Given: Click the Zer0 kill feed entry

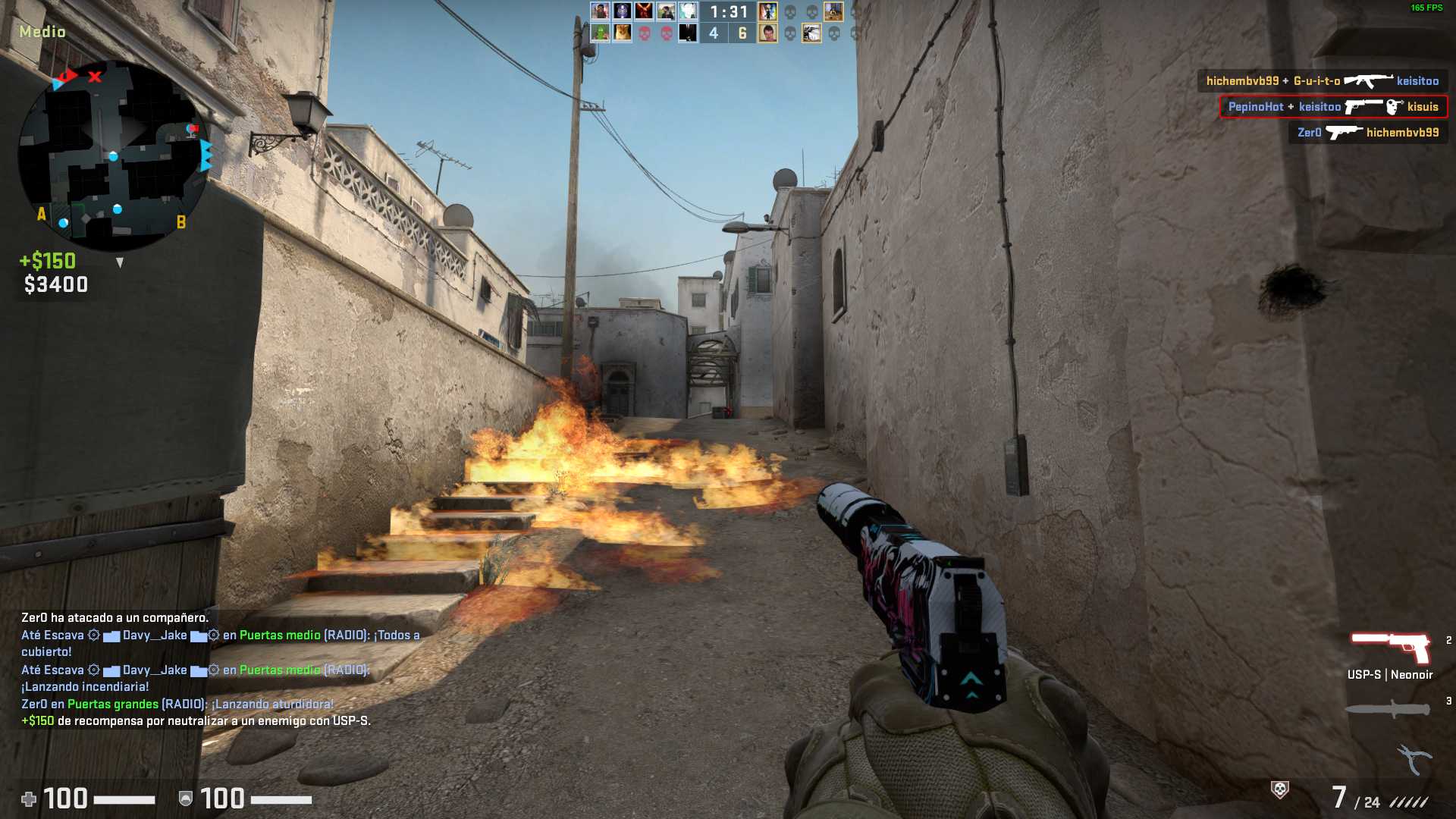Looking at the screenshot, I should coord(1367,133).
